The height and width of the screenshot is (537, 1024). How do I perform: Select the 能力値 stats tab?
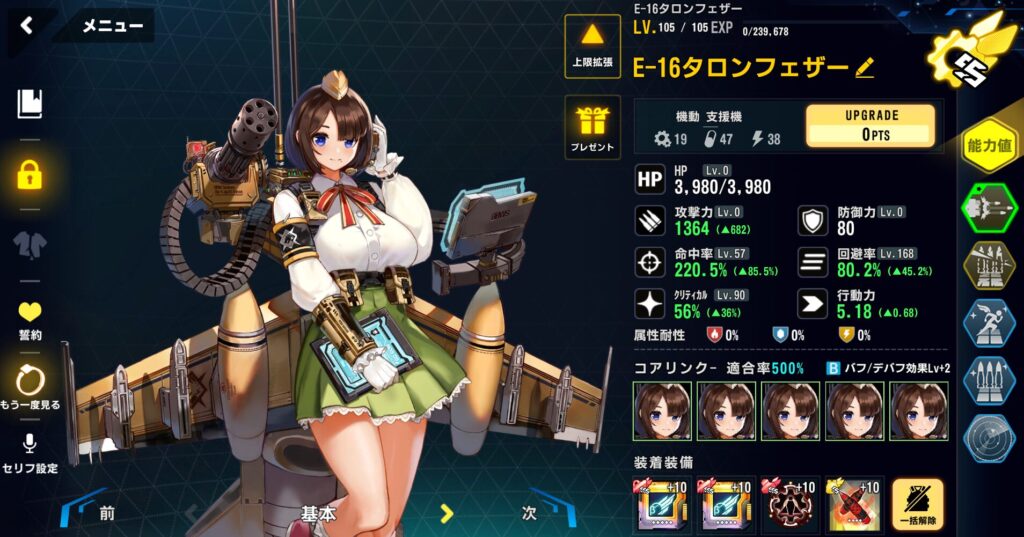(989, 146)
